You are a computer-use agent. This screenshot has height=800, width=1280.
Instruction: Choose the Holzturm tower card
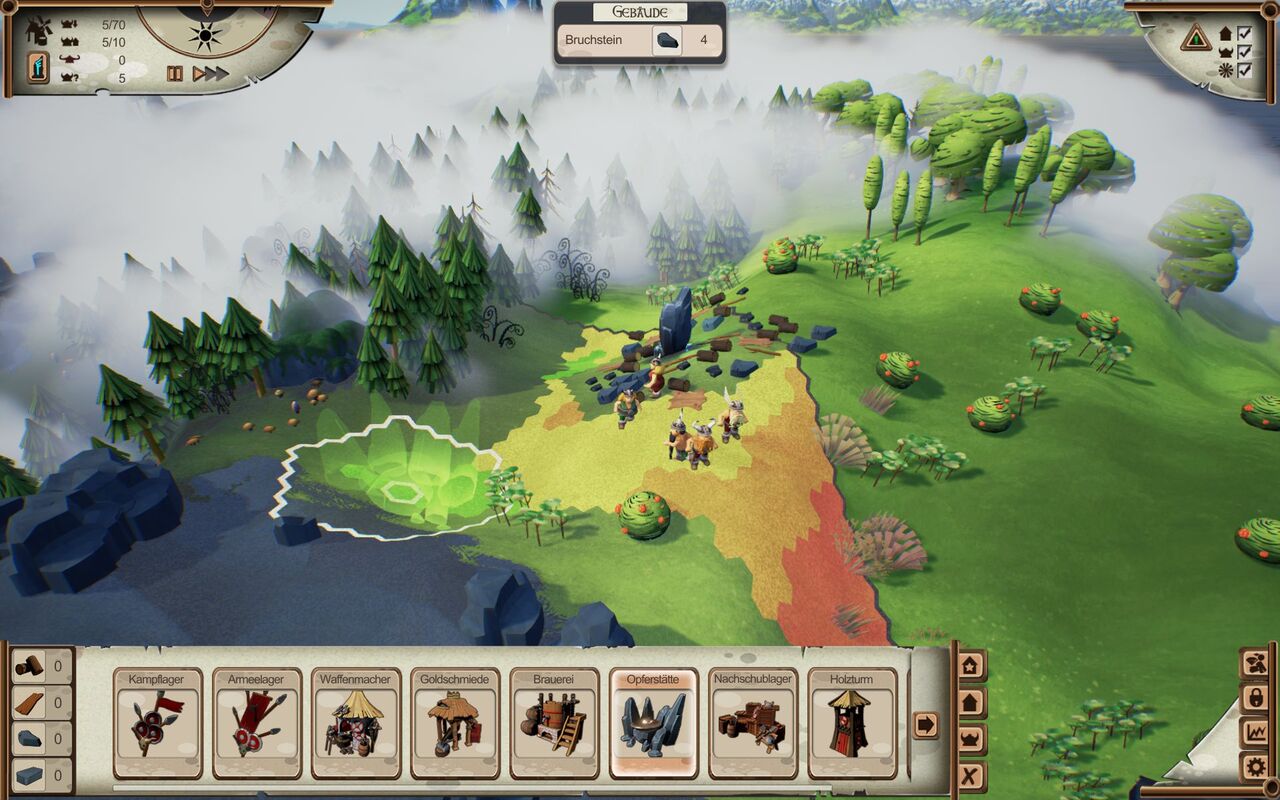tap(851, 723)
